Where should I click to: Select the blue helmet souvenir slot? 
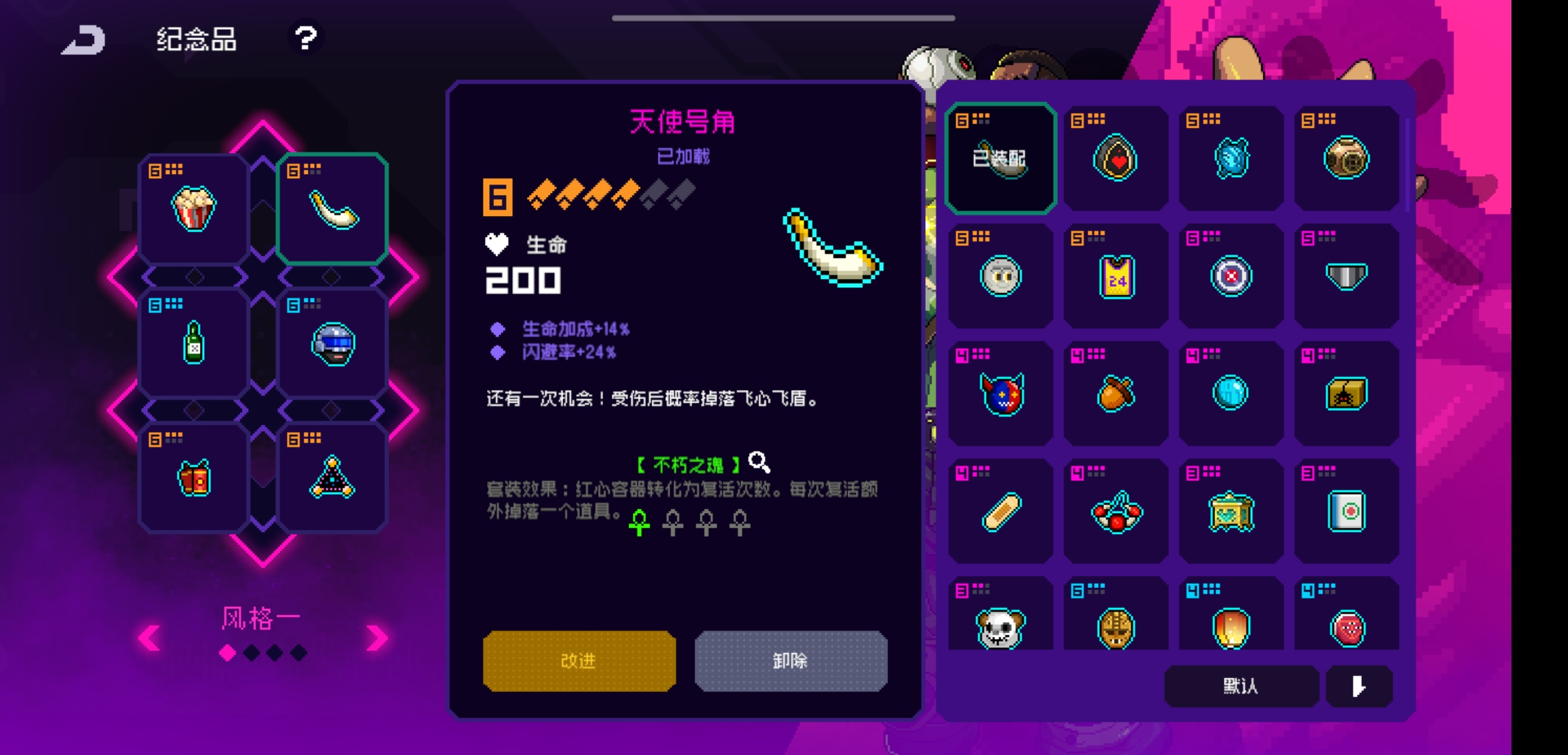[x=331, y=343]
